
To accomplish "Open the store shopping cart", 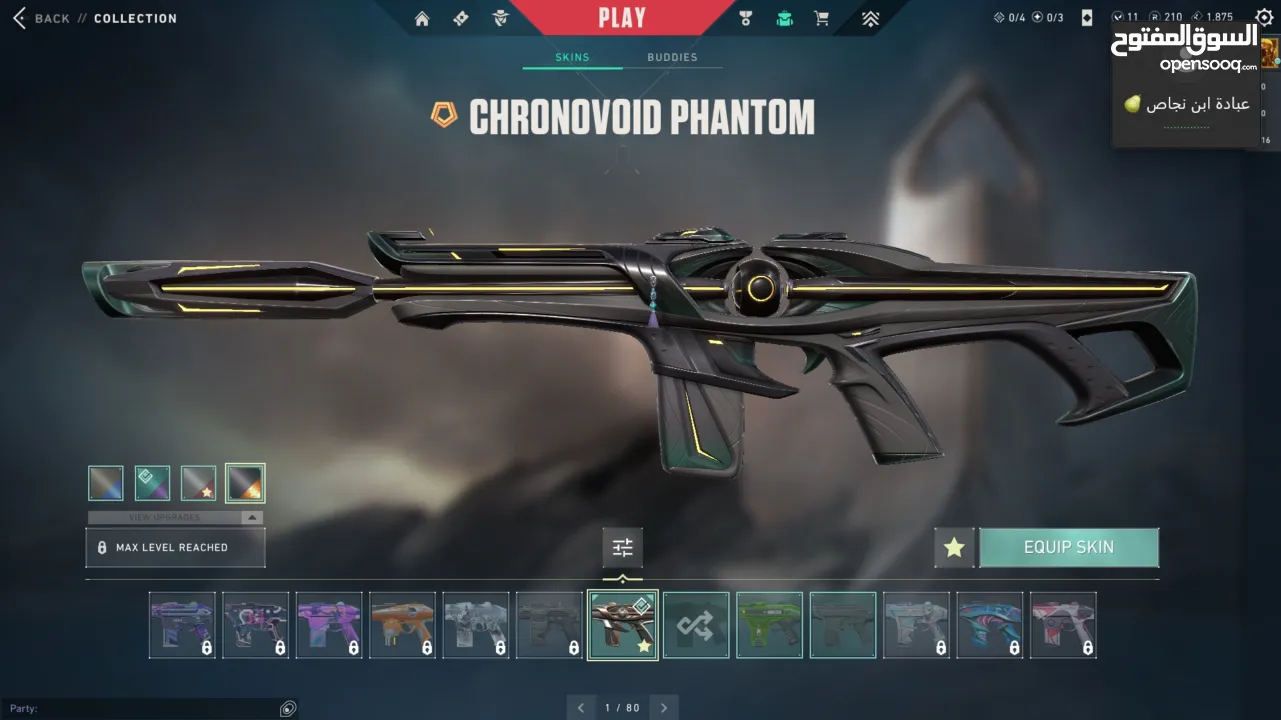I will click(821, 18).
